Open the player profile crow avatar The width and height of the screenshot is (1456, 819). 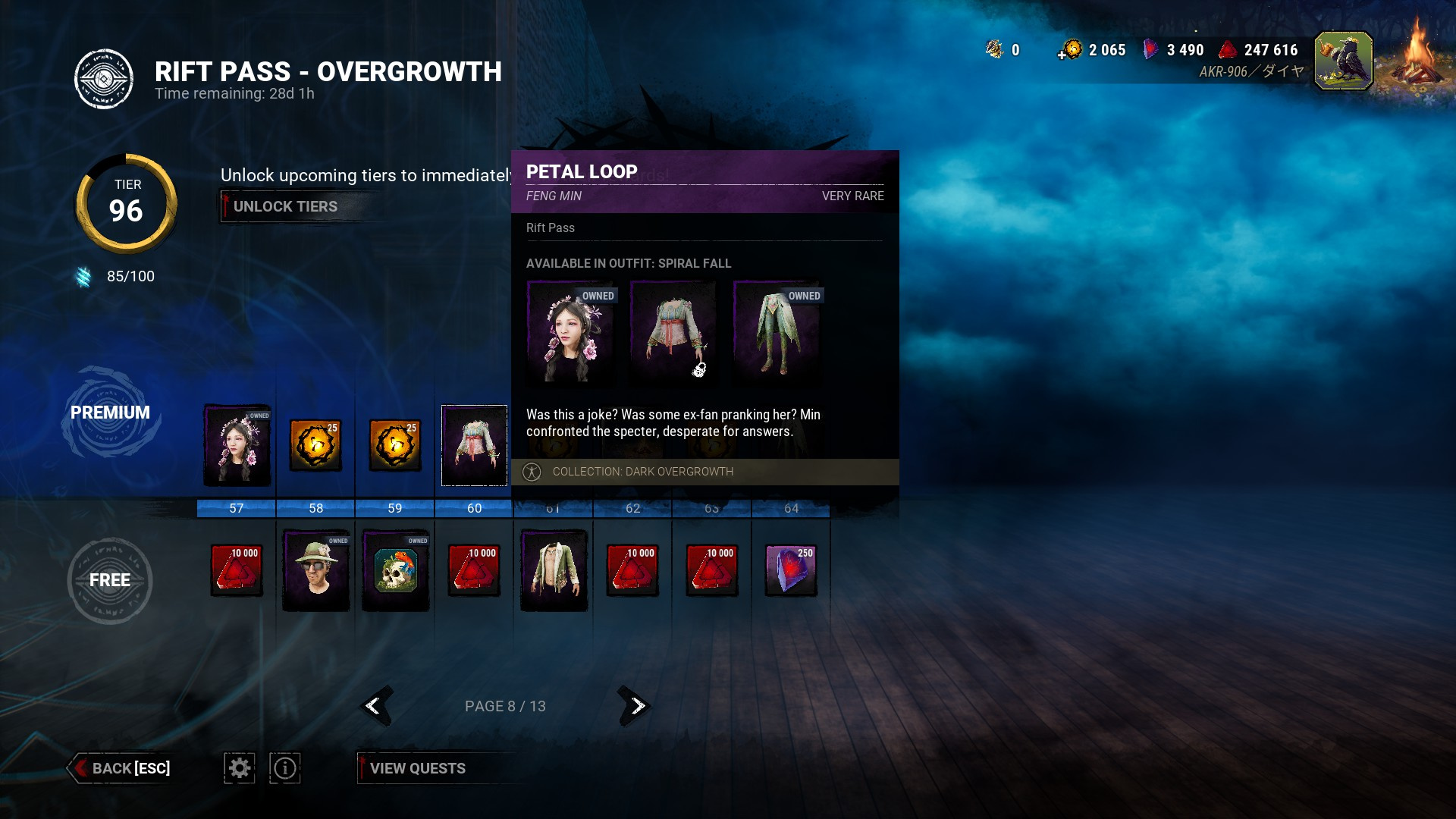point(1343,61)
